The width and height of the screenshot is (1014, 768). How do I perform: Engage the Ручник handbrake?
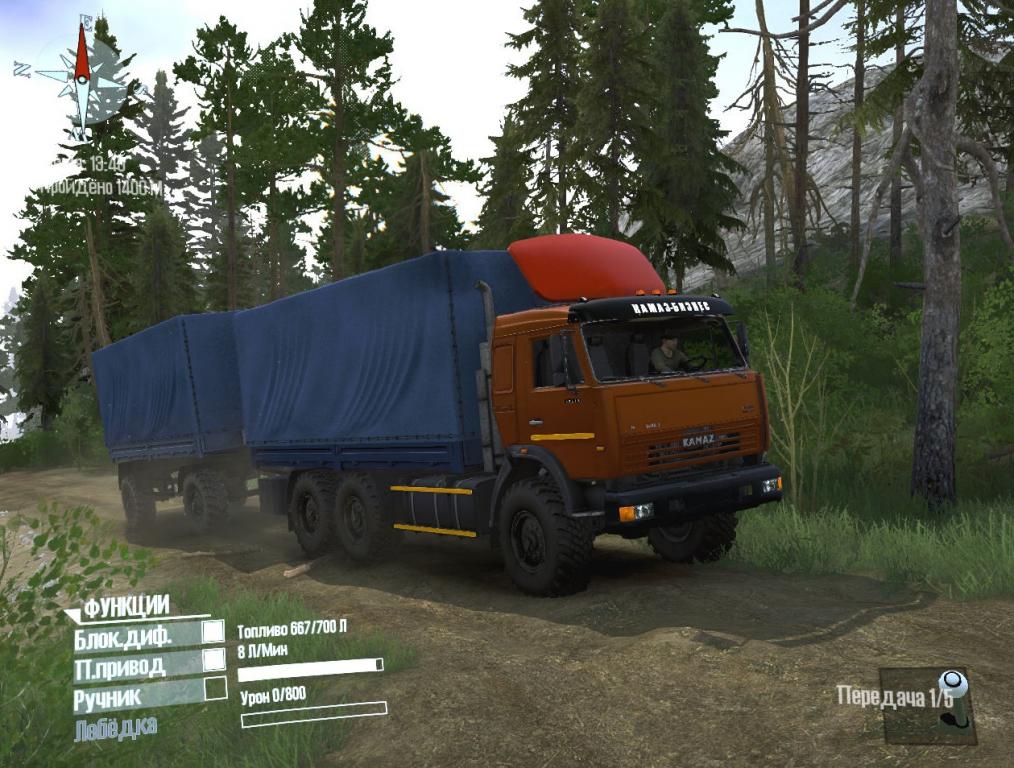coord(215,689)
